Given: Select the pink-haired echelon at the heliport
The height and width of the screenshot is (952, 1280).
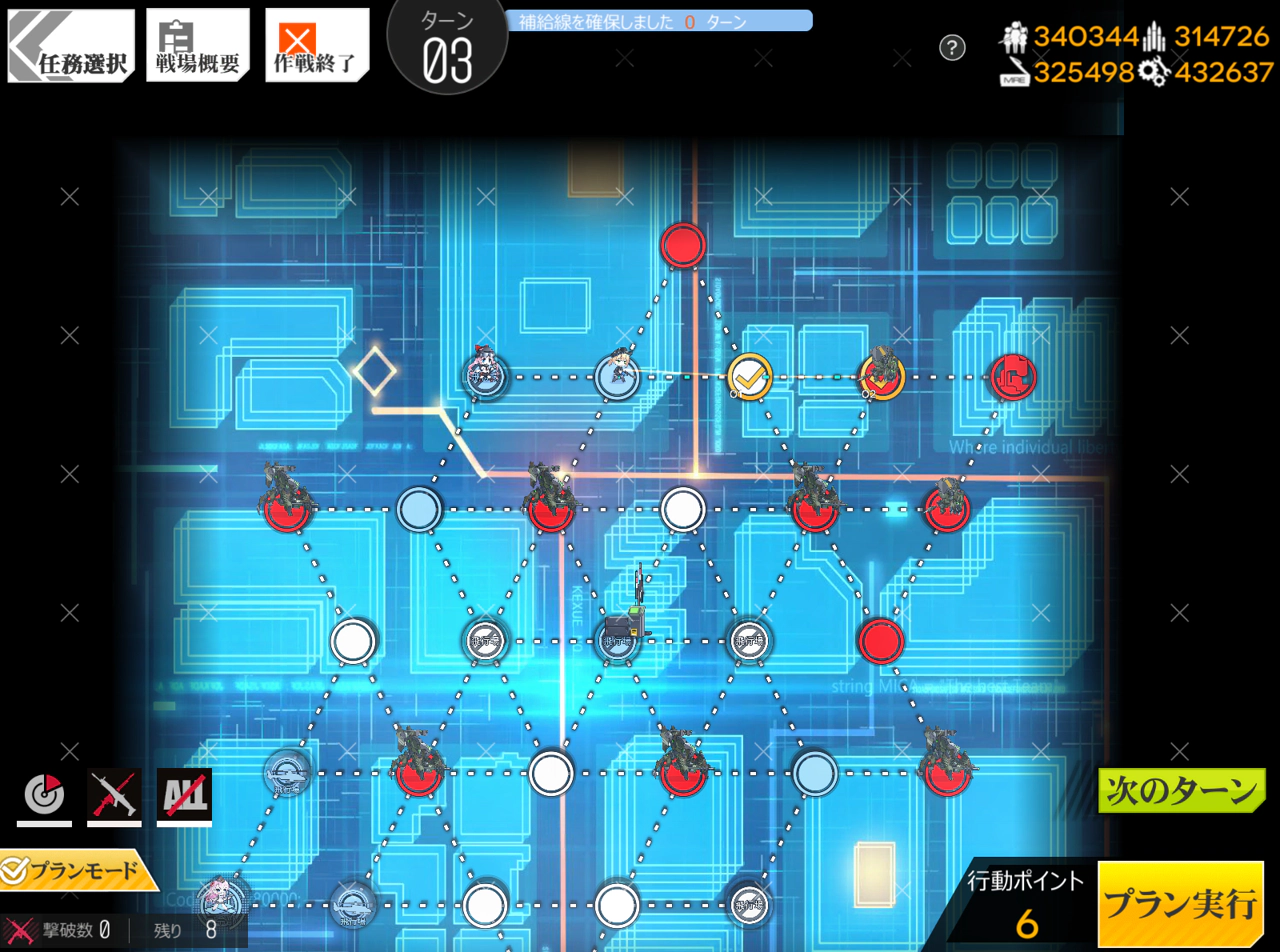Looking at the screenshot, I should pyautogui.click(x=218, y=902).
